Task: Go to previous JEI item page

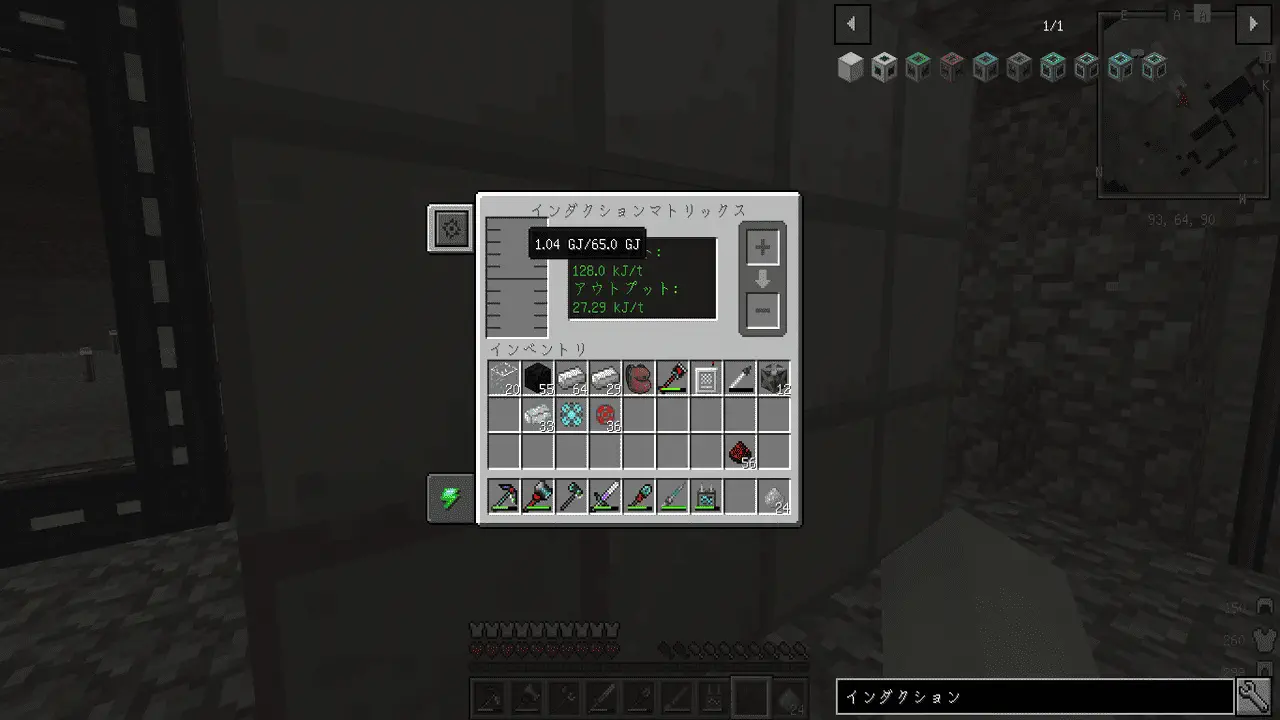Action: coord(852,24)
